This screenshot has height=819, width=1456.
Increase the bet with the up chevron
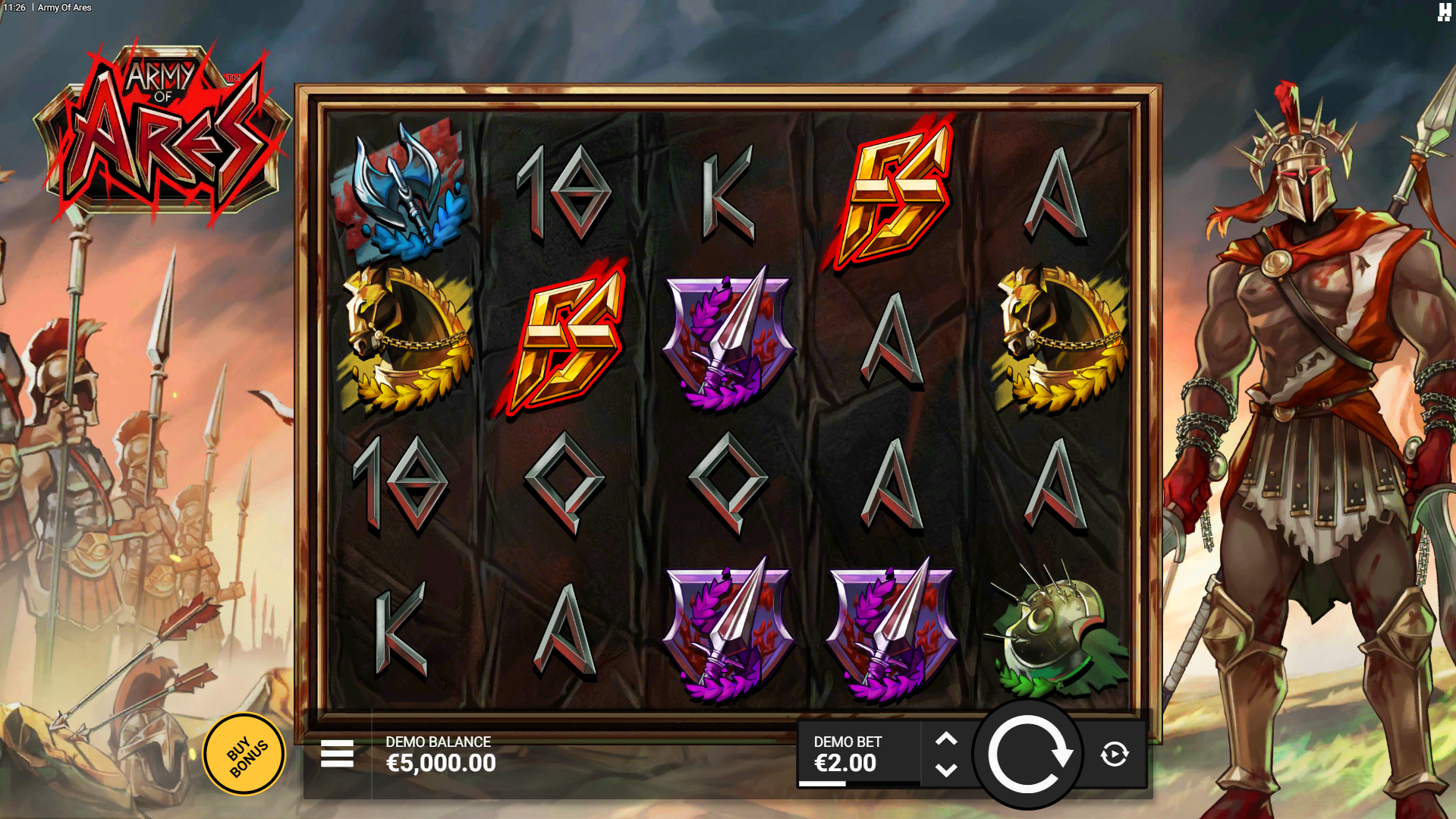947,738
